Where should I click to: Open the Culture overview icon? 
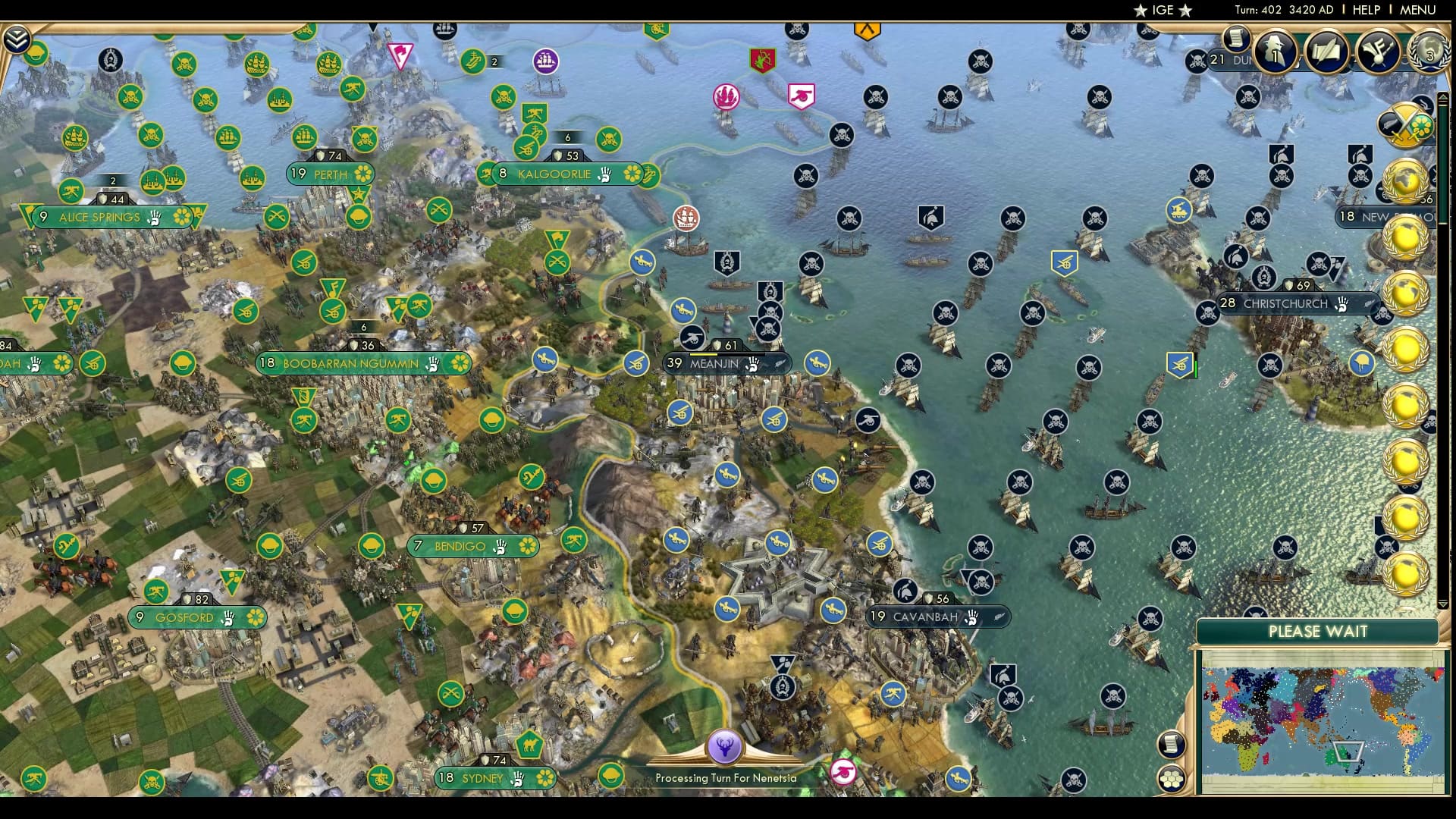1377,50
